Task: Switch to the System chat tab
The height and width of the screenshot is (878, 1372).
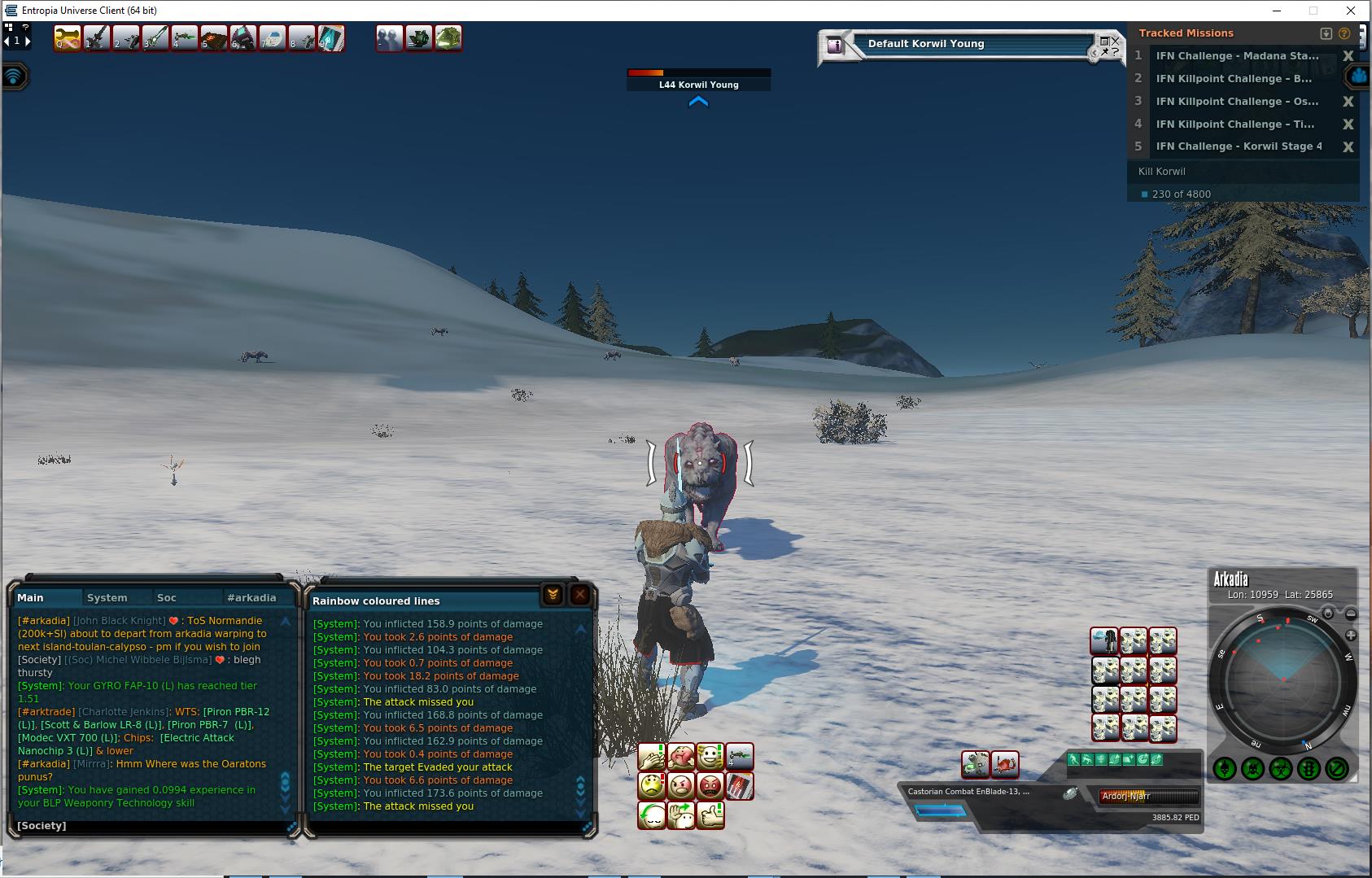Action: pyautogui.click(x=107, y=597)
